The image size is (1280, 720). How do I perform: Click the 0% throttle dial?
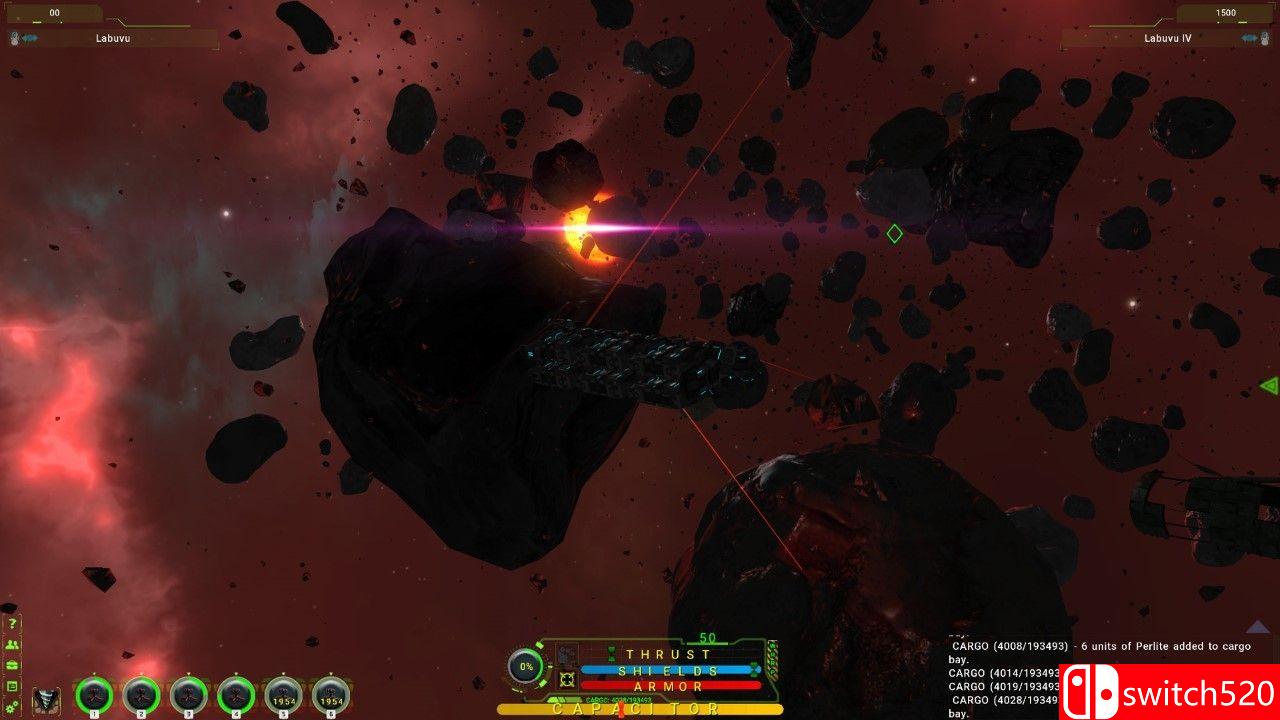coord(526,666)
